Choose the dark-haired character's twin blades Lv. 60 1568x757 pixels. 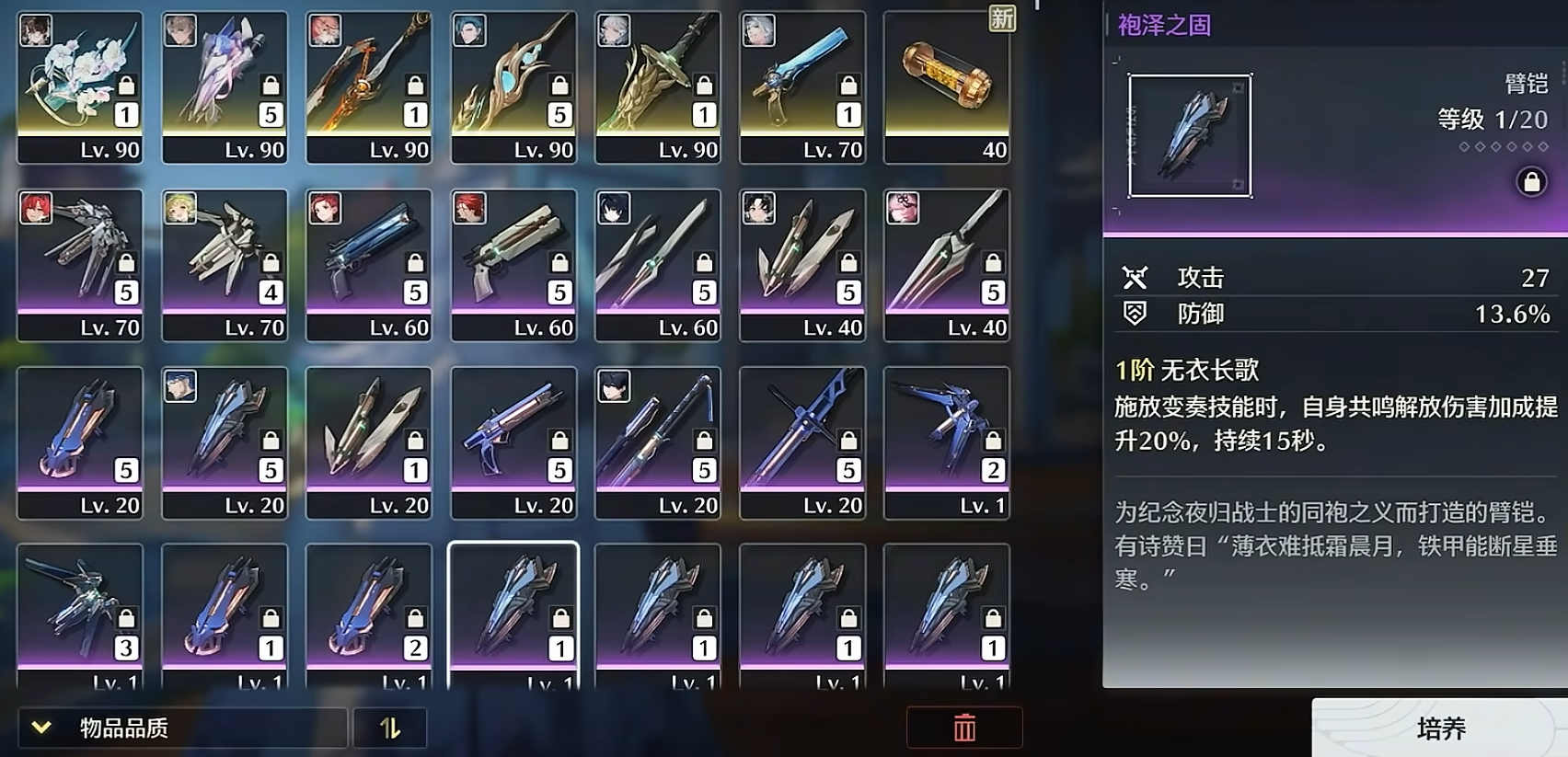click(x=658, y=265)
